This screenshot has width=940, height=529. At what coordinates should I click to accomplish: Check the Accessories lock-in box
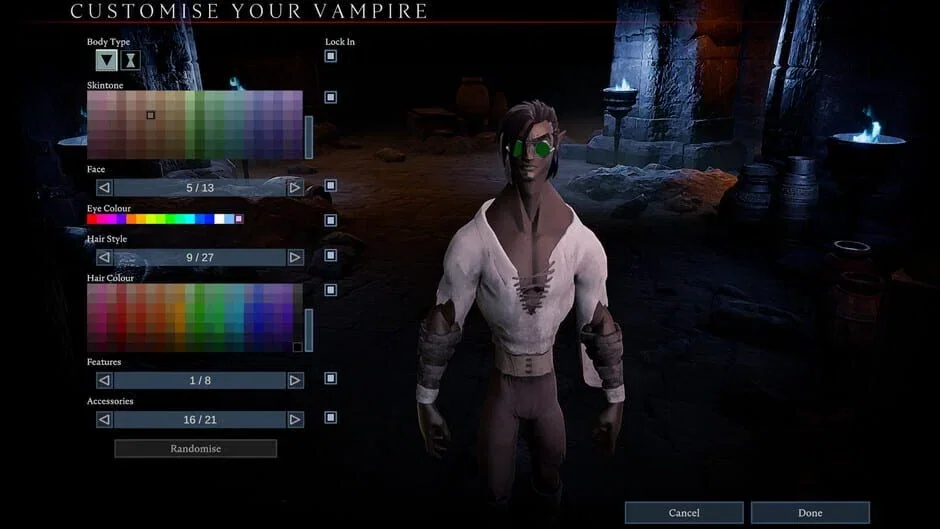pos(331,418)
